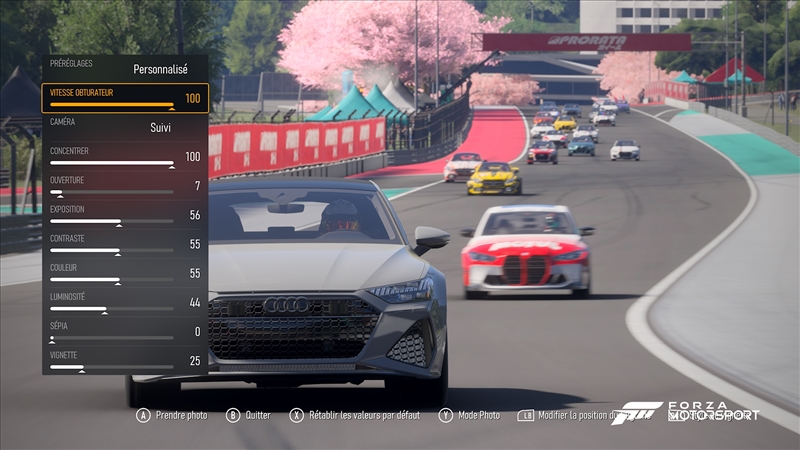Select the Sépia slider

pyautogui.click(x=112, y=338)
